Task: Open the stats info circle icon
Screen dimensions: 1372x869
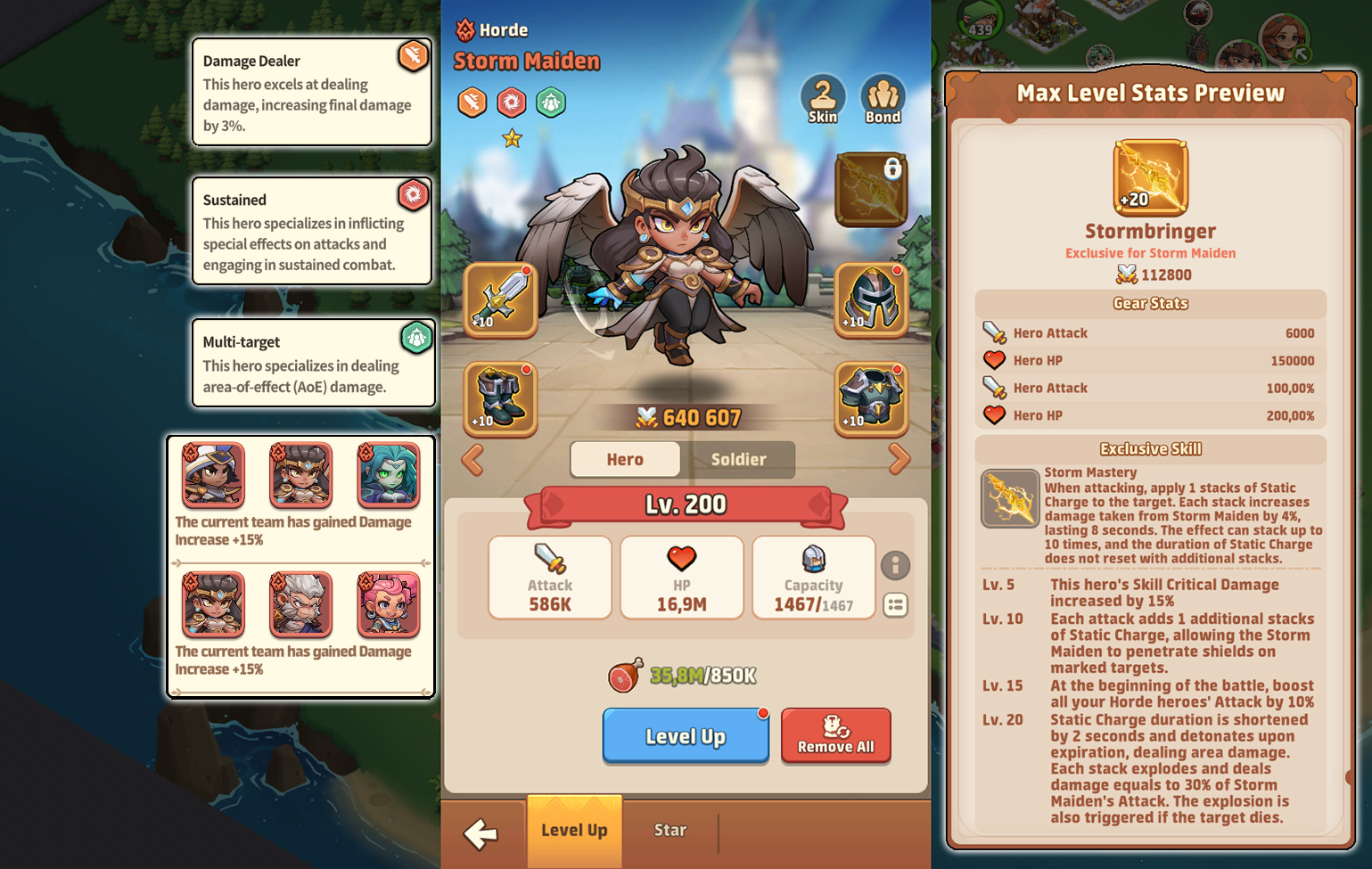Action: point(896,565)
